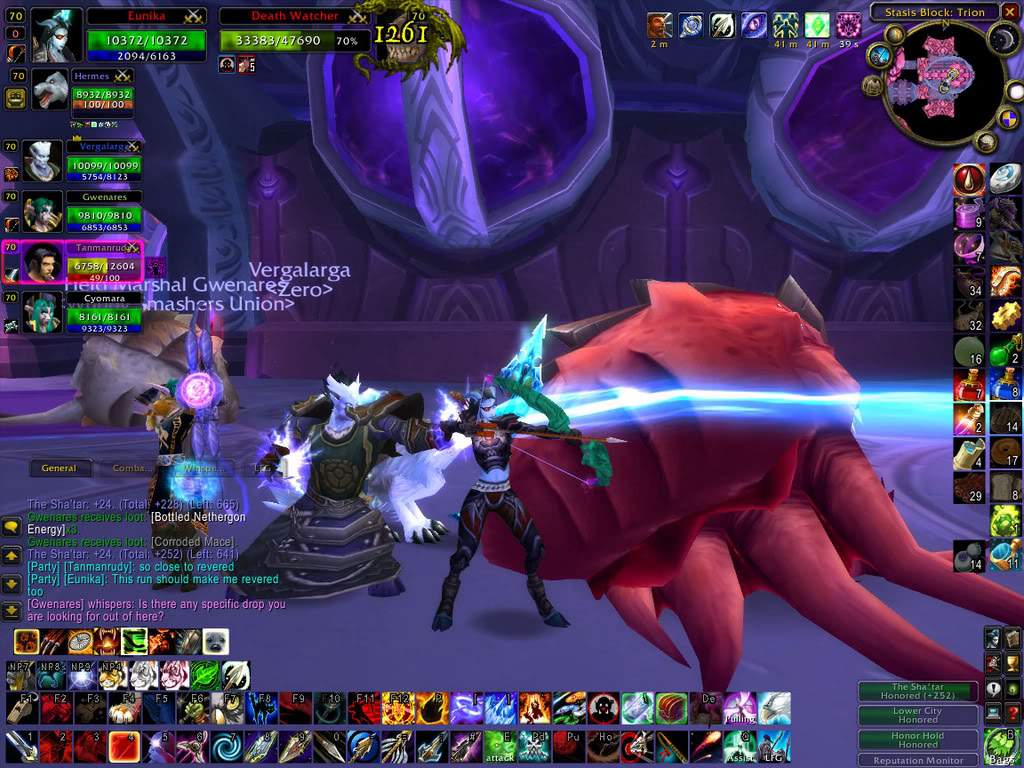Close the minimap with the X button
The height and width of the screenshot is (768, 1024).
click(x=1008, y=12)
